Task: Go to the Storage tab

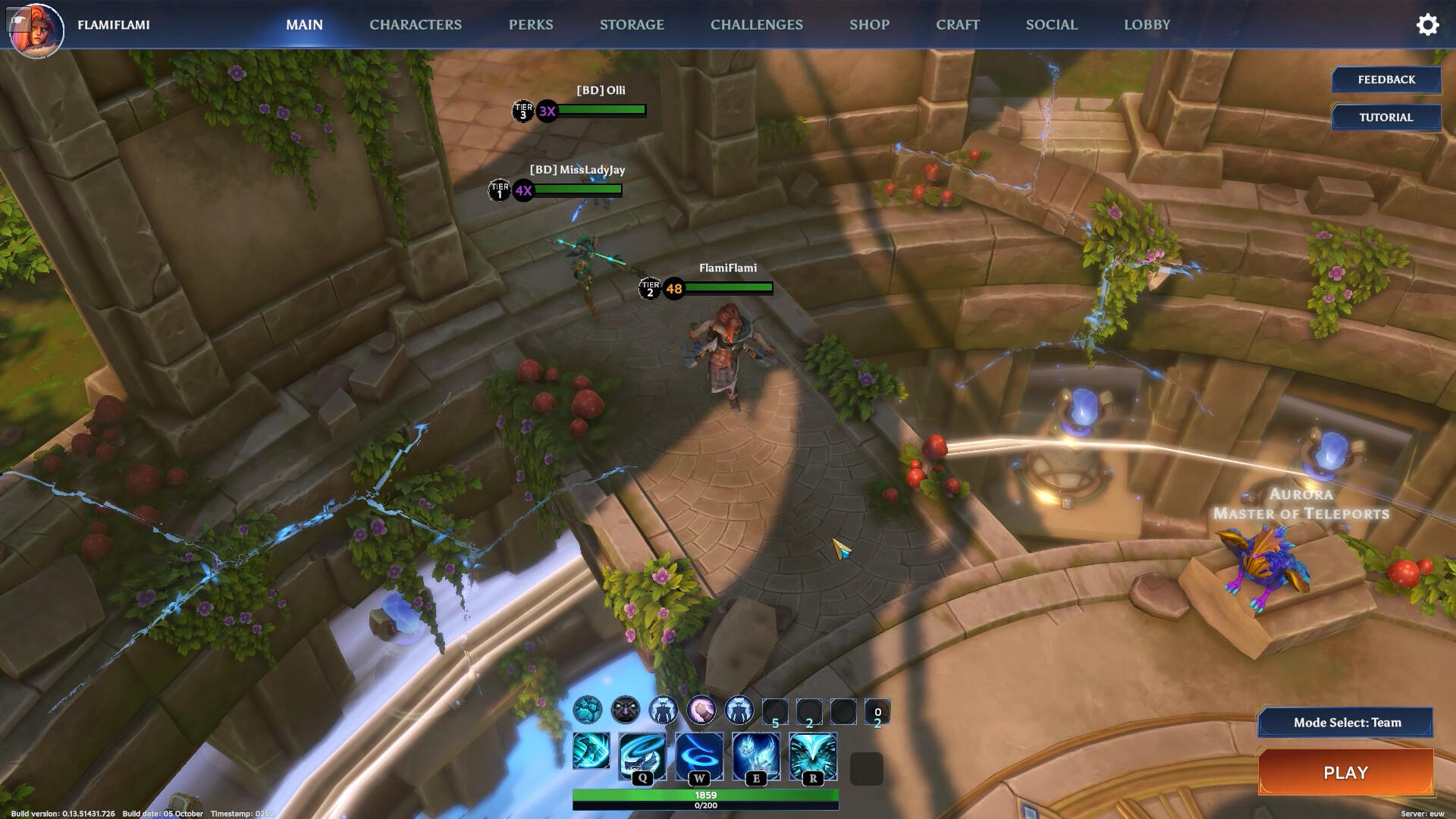Action: coord(632,24)
